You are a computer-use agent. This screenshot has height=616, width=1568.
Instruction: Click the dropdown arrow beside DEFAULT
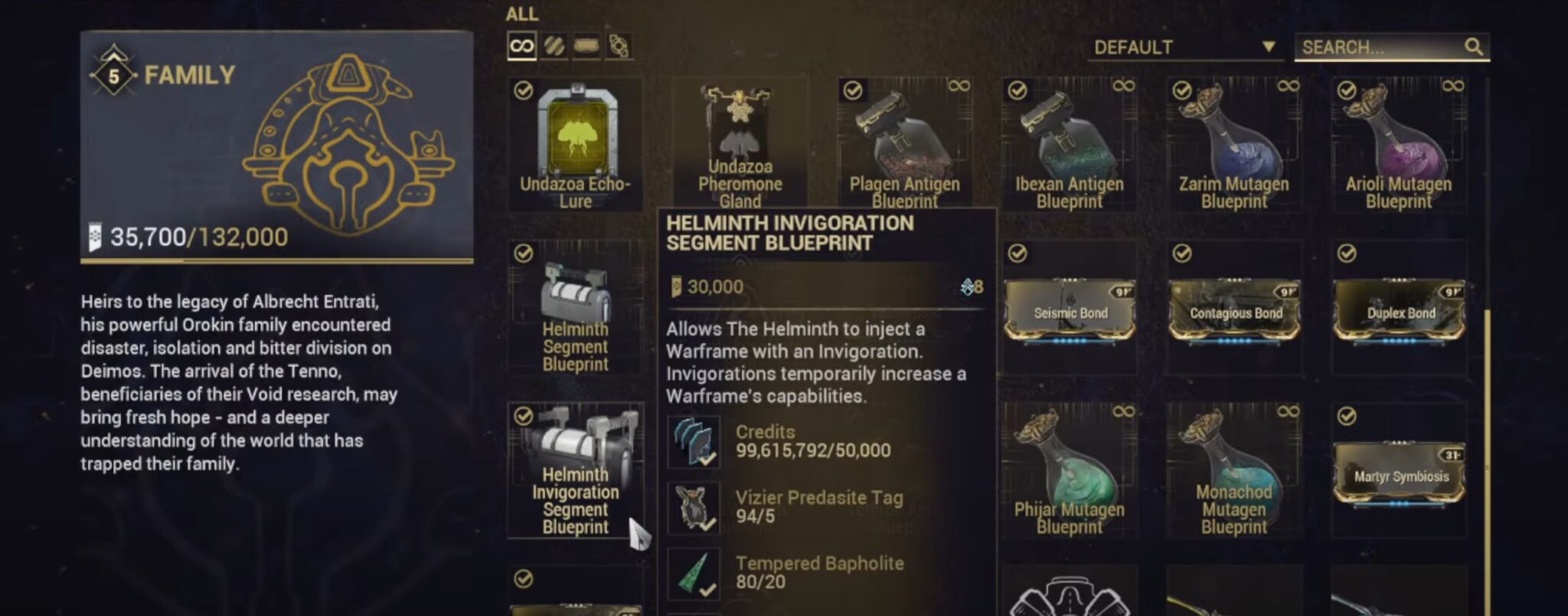click(1268, 48)
